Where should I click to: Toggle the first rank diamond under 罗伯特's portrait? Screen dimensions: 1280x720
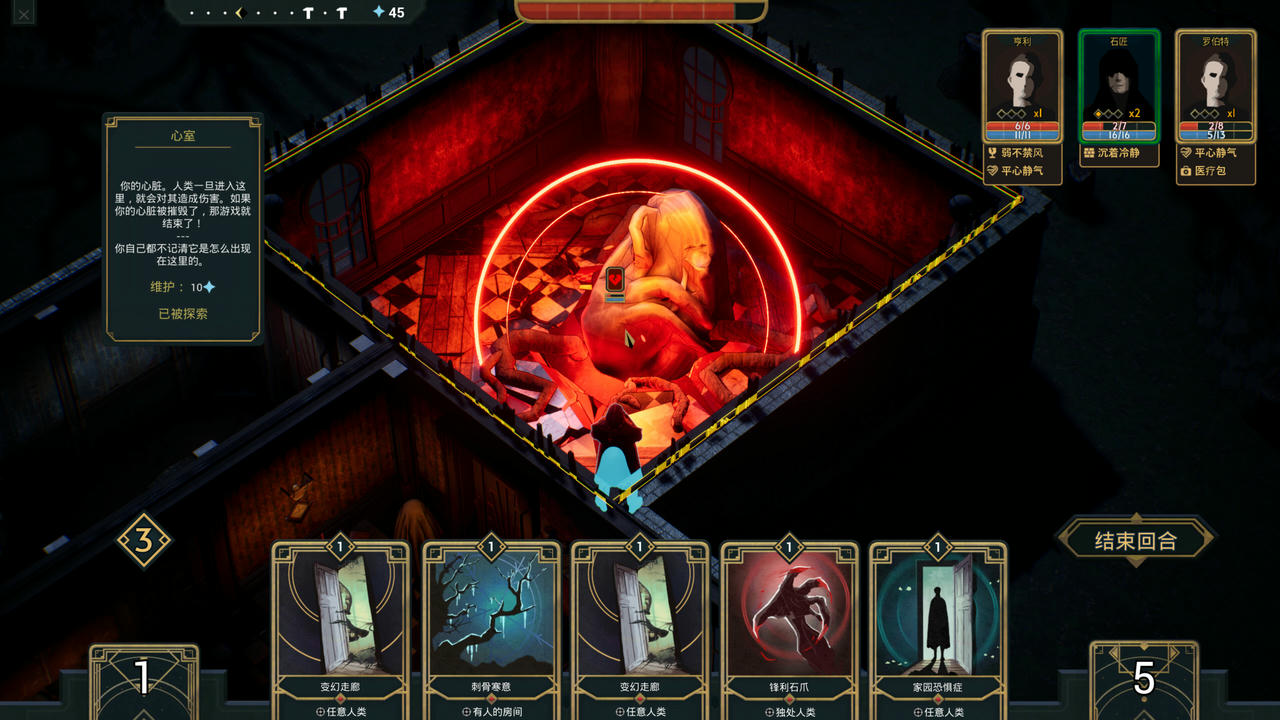coord(1195,113)
